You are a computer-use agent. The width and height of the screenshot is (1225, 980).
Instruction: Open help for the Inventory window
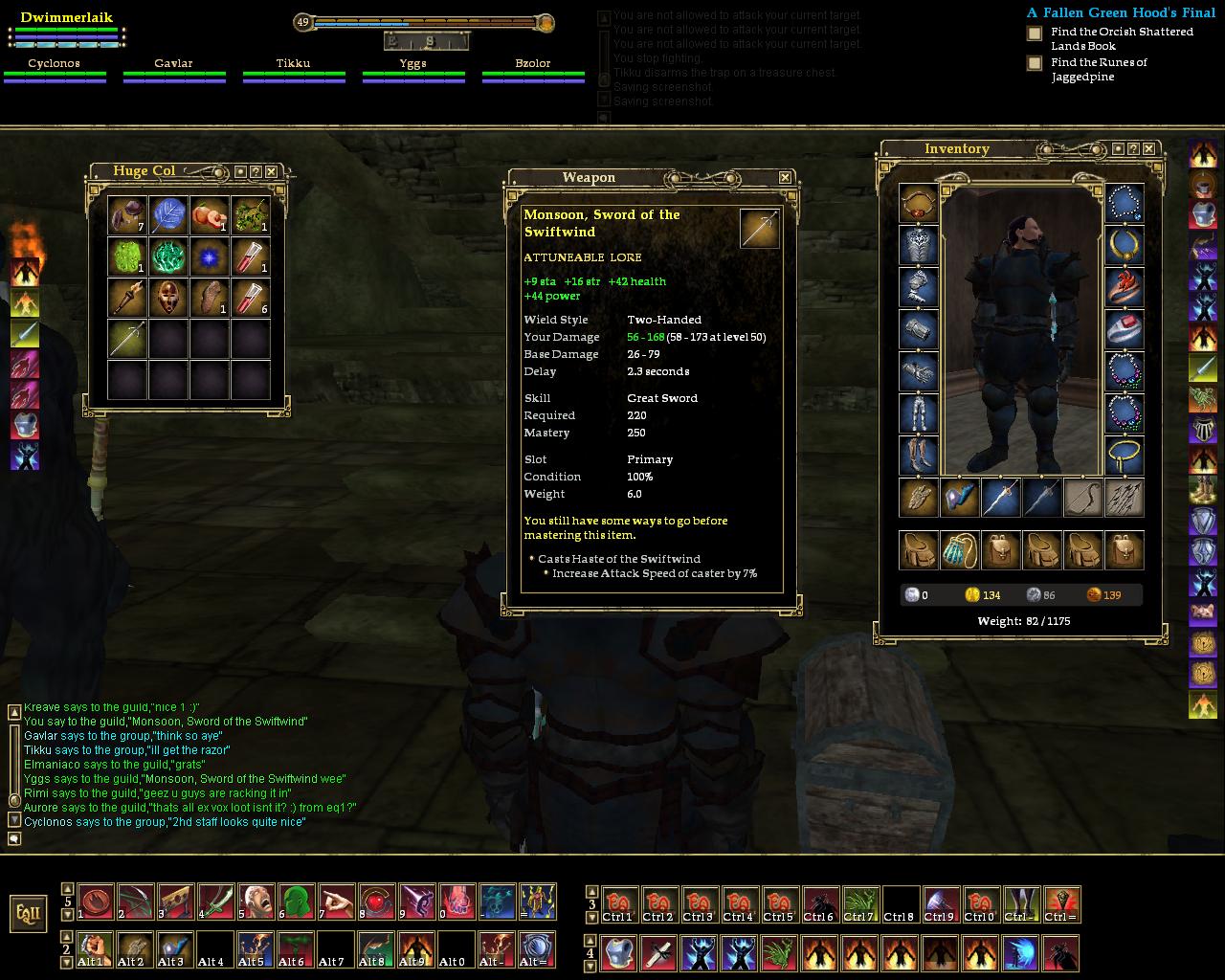[1133, 148]
